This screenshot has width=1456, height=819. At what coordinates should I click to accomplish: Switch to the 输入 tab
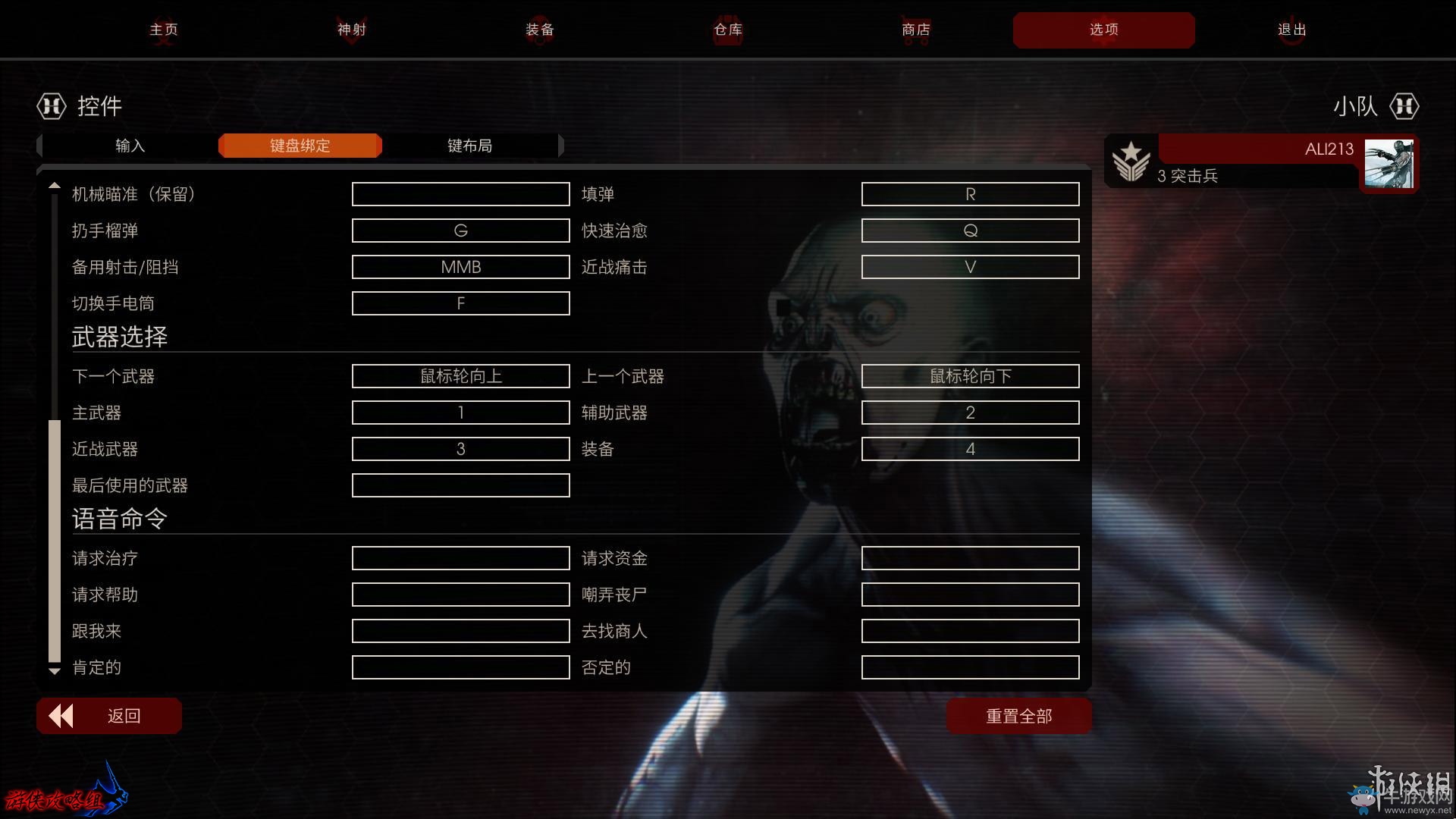[x=127, y=145]
